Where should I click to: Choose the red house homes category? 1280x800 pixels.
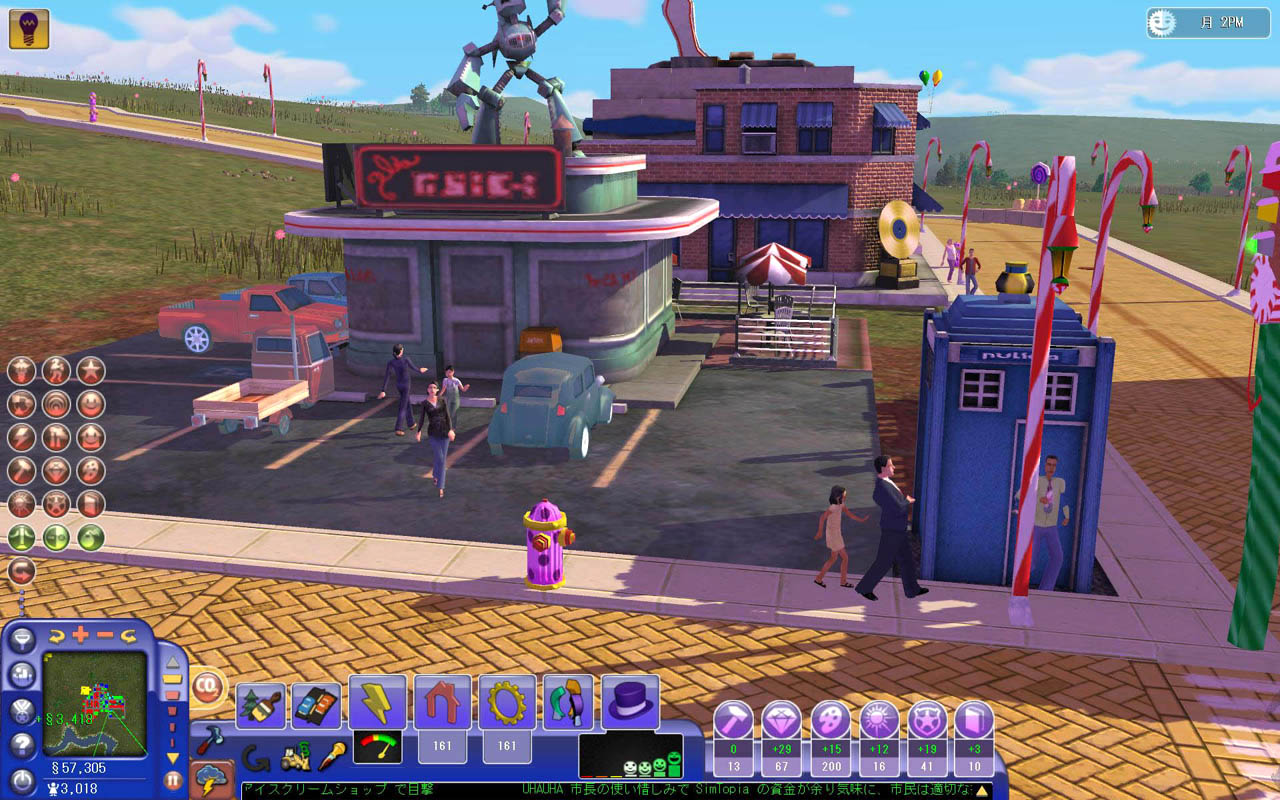pyautogui.click(x=442, y=702)
